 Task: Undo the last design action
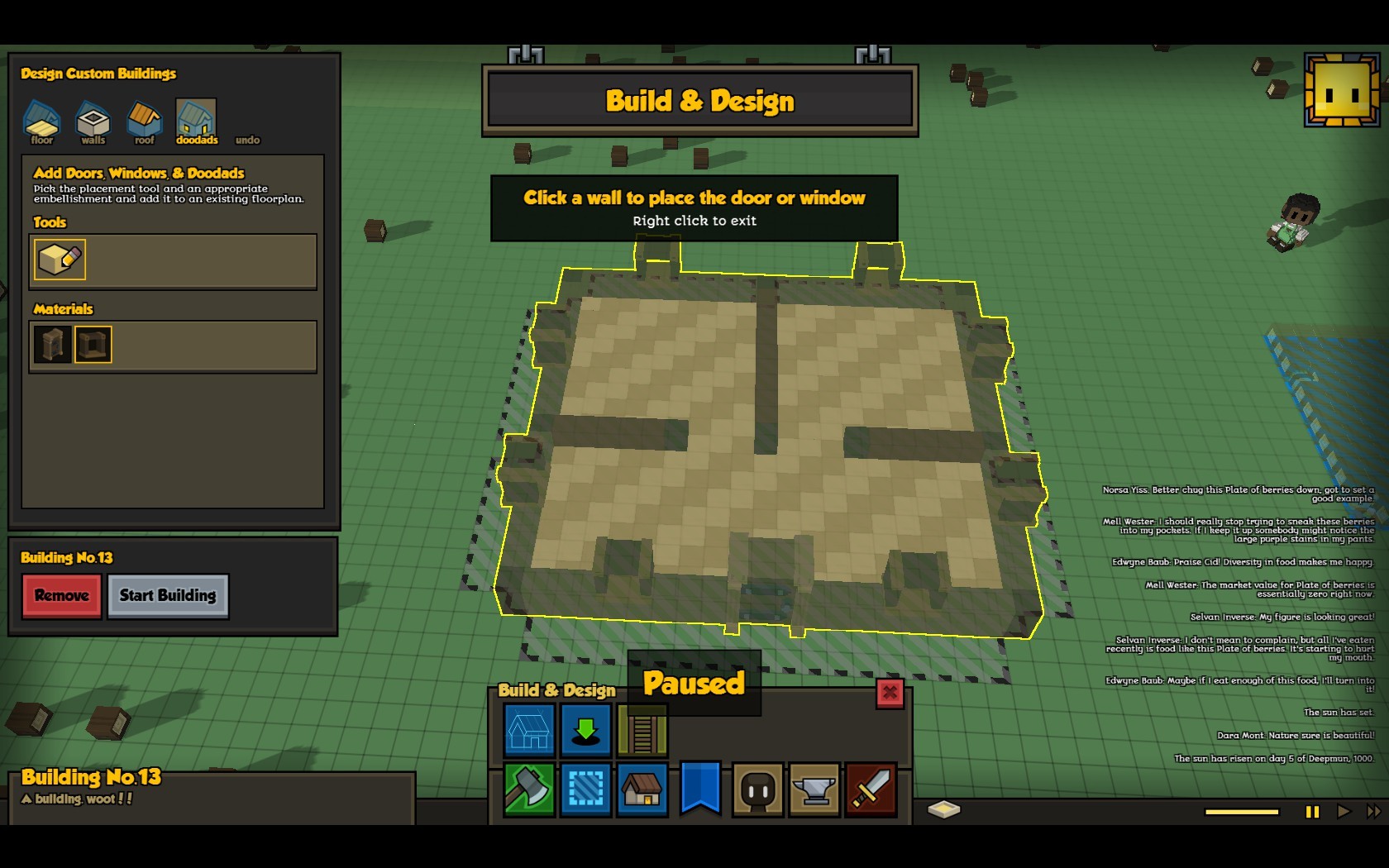coord(247,140)
